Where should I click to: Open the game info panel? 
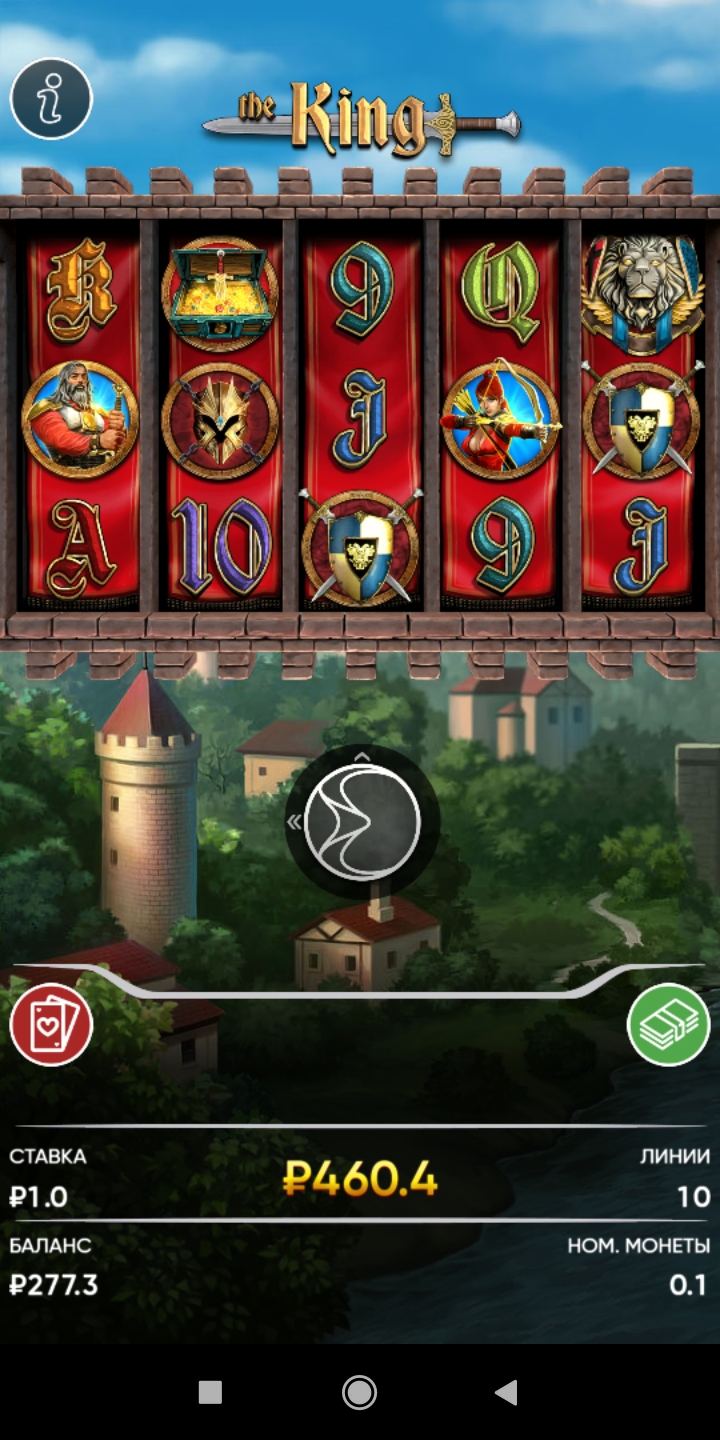51,98
